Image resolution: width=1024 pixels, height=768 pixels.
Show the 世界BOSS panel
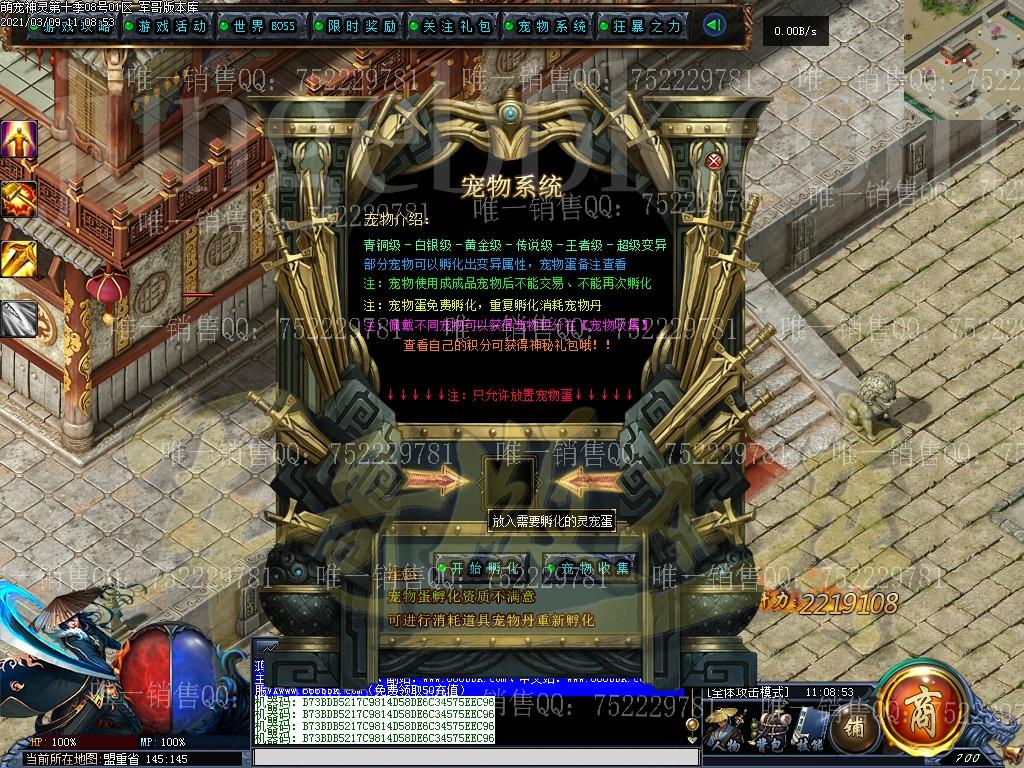click(x=262, y=26)
